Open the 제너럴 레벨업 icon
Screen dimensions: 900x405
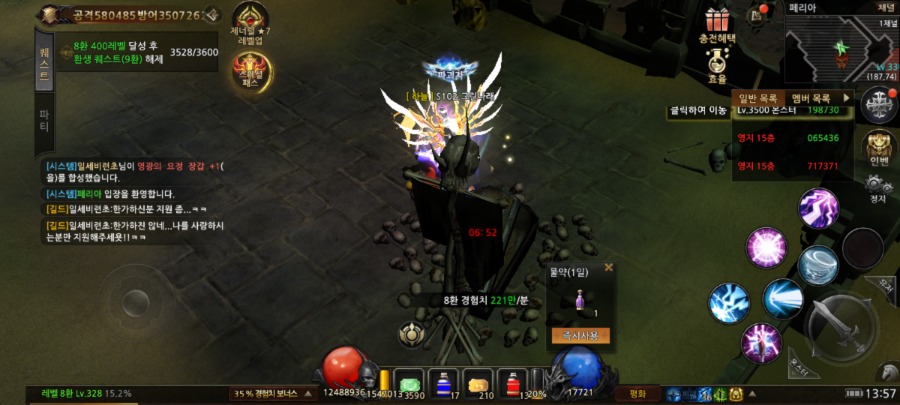250,21
